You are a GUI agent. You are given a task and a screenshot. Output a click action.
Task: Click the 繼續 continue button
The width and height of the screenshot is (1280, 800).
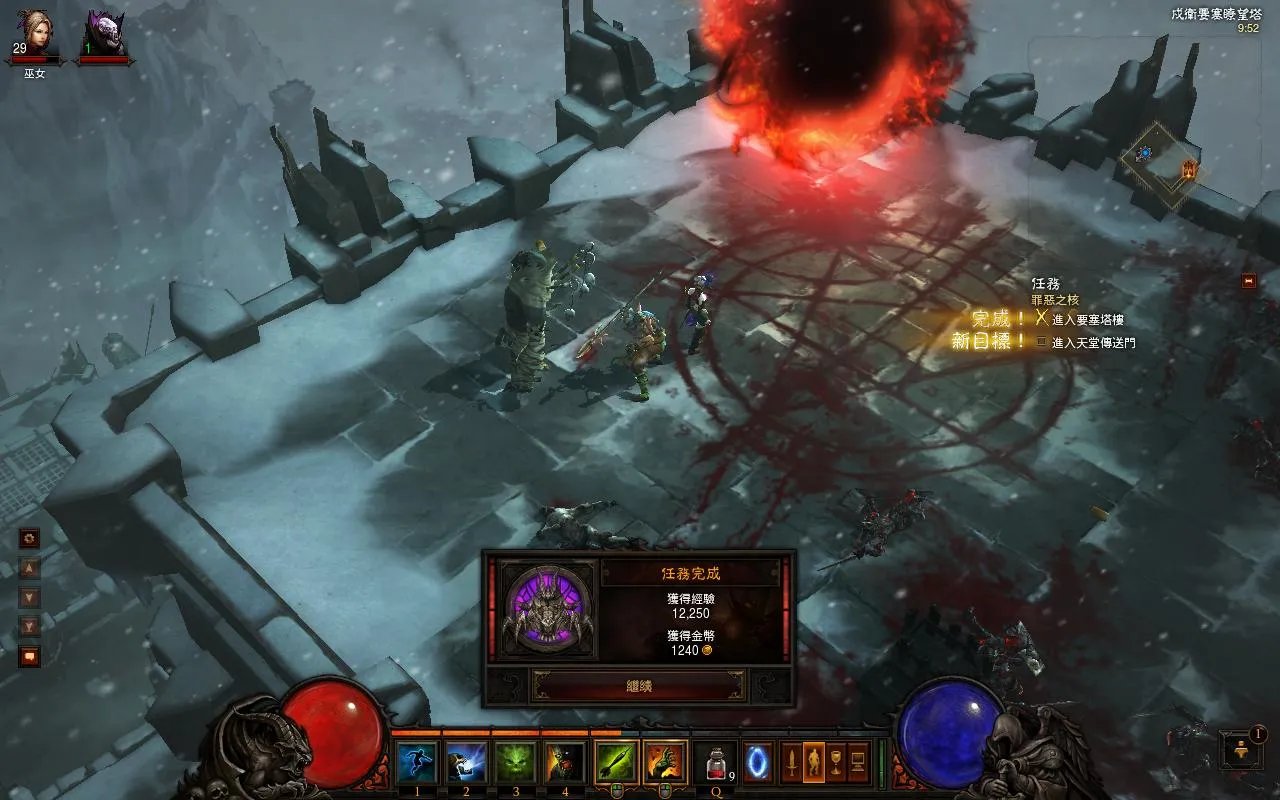[638, 686]
